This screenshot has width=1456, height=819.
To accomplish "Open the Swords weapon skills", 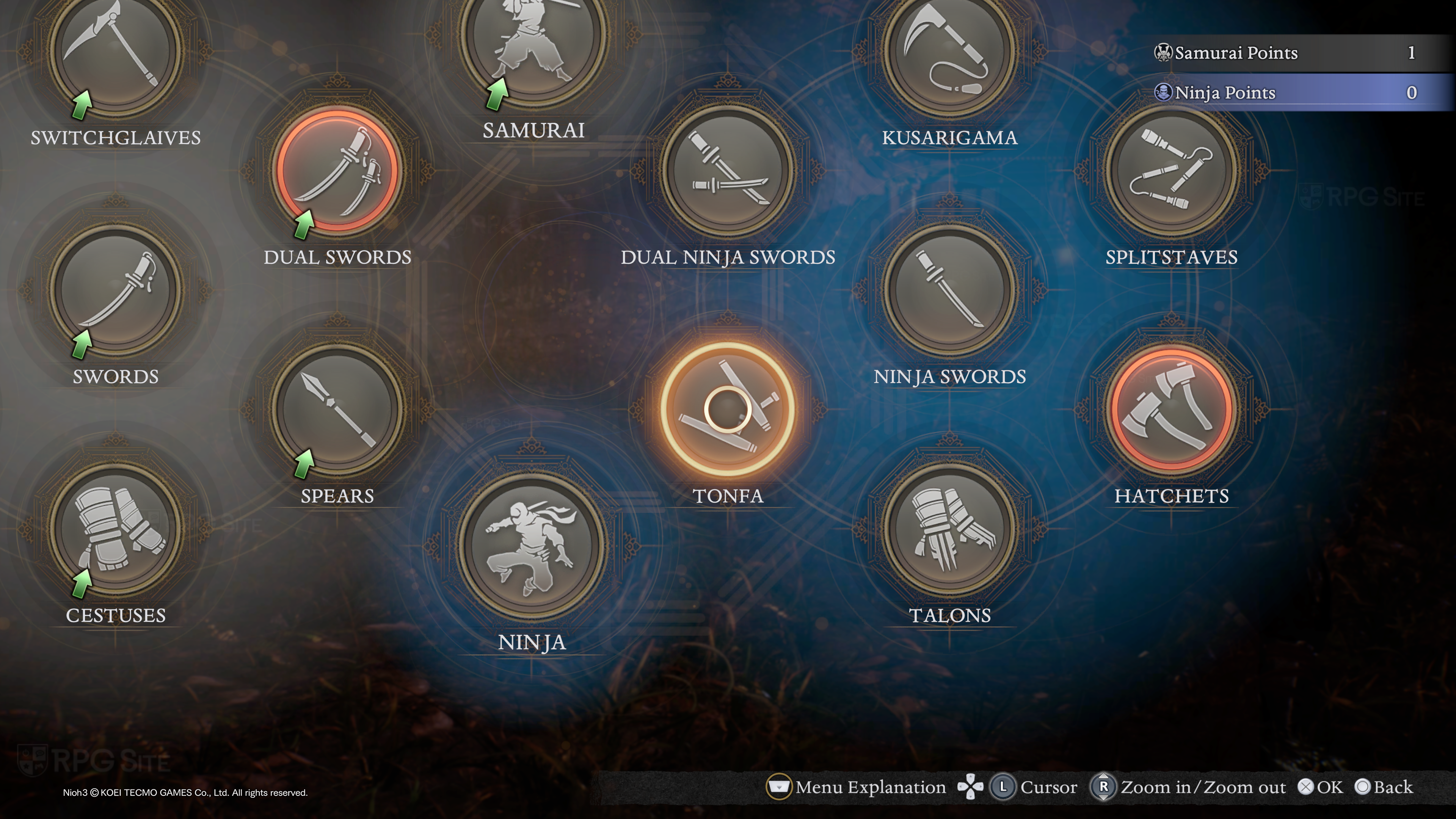I will [116, 290].
